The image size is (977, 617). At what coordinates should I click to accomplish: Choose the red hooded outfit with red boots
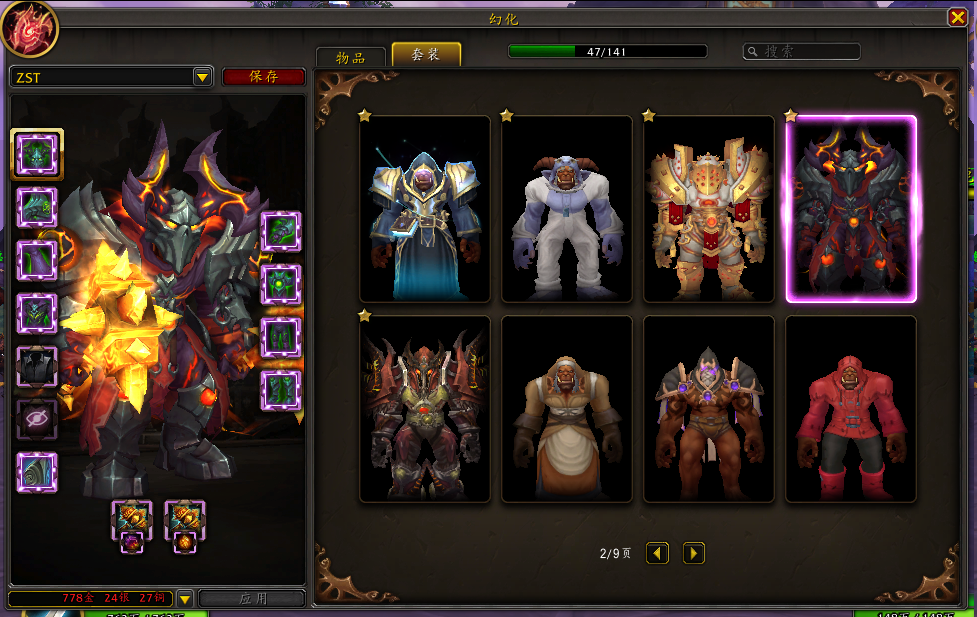[x=851, y=409]
